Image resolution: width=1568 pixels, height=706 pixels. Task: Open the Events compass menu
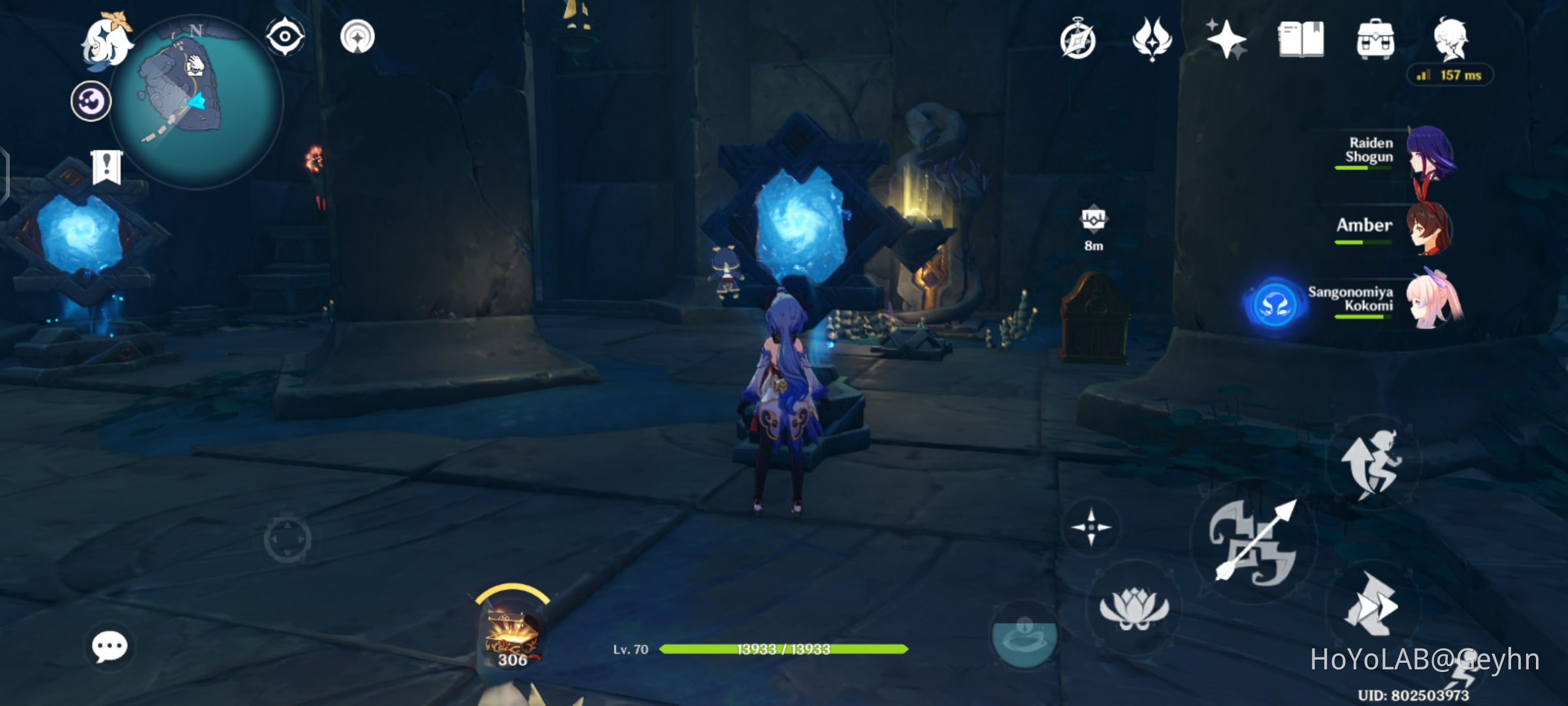pos(1079,41)
